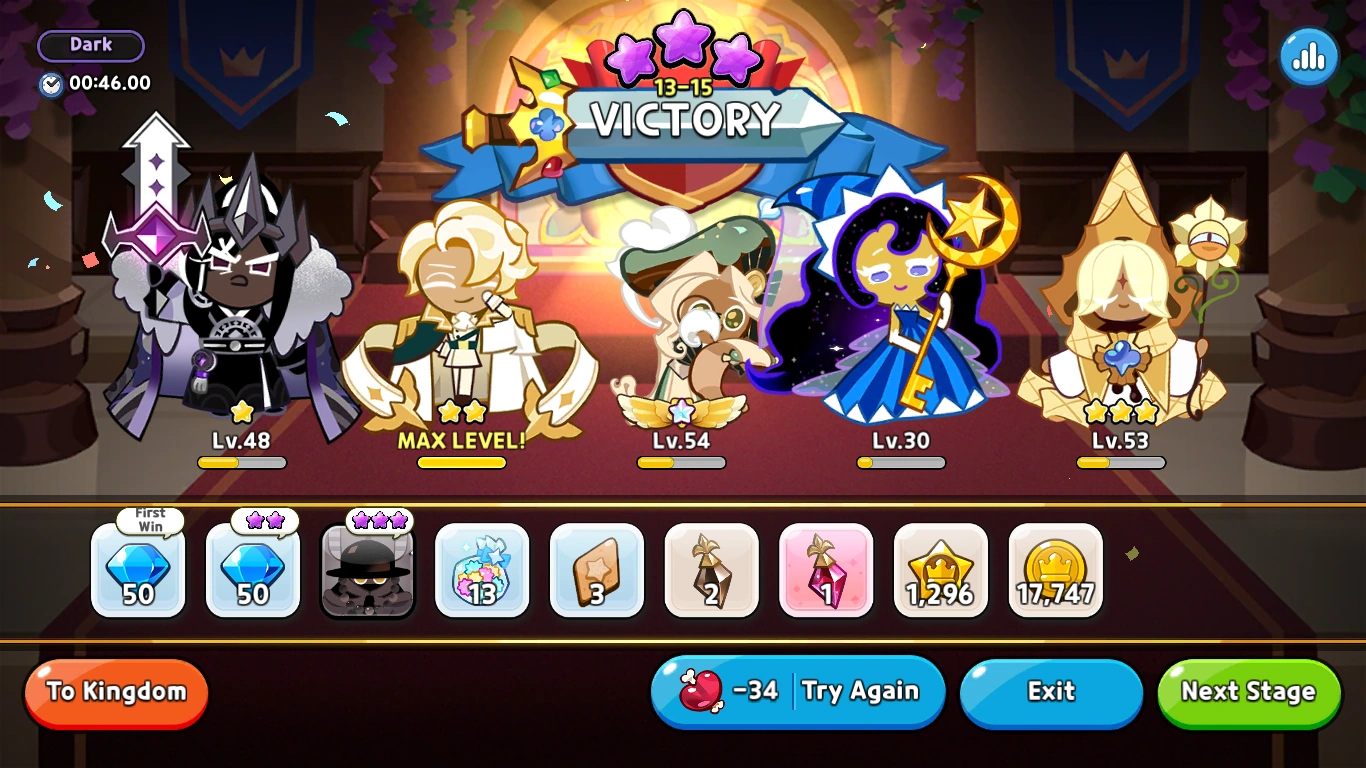Click the rainbow cube pouch reward showing 13
Screen dimensions: 1366x768
tap(482, 573)
